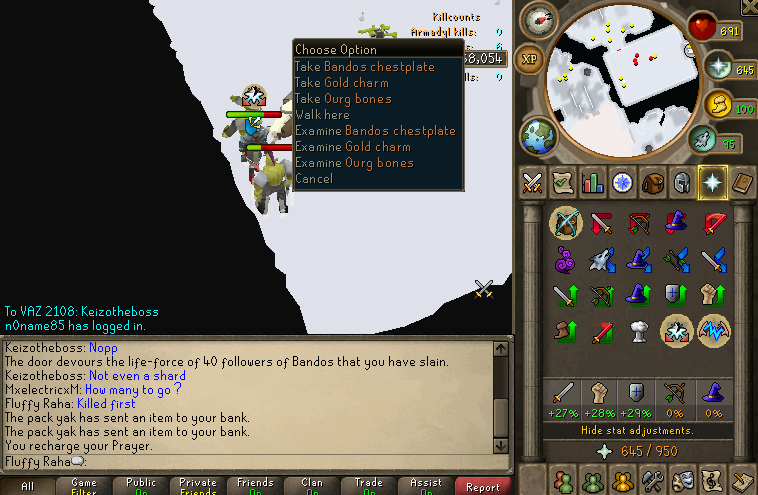Click the Report button
Viewport: 758px width, 495px height.
[482, 487]
